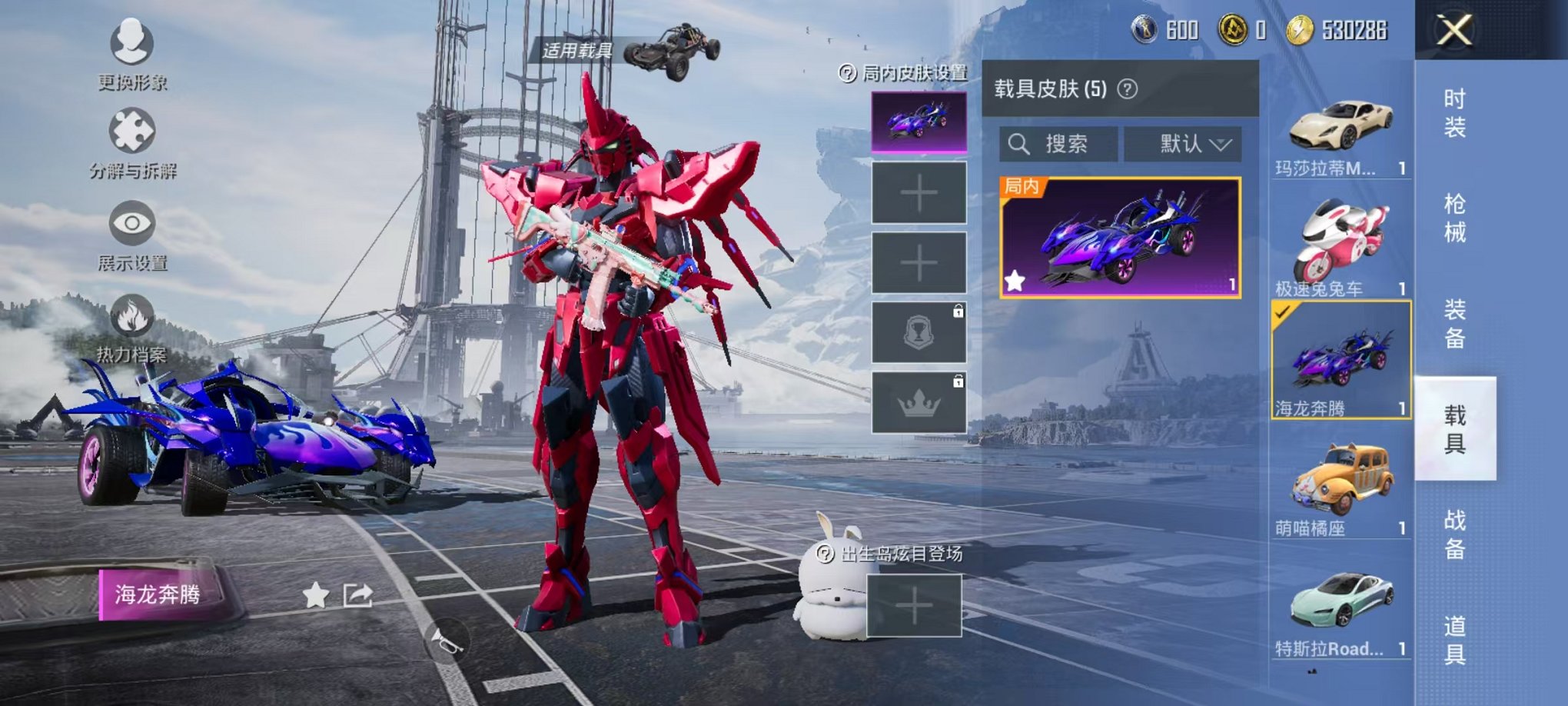This screenshot has height=706, width=1568.
Task: Open 分解与拆解 dismantle menu
Action: 132,142
